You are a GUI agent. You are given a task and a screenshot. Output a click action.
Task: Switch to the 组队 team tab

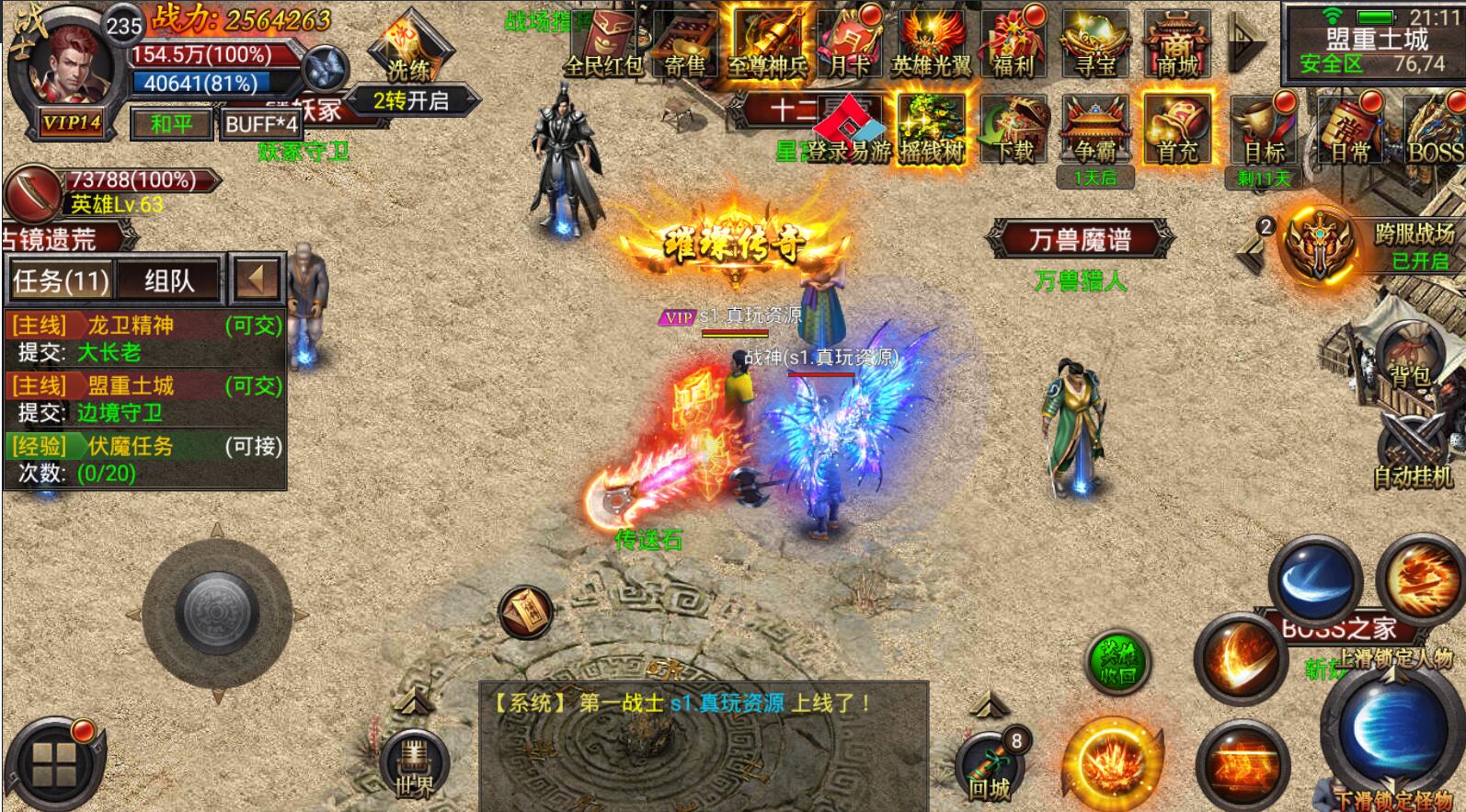click(170, 280)
